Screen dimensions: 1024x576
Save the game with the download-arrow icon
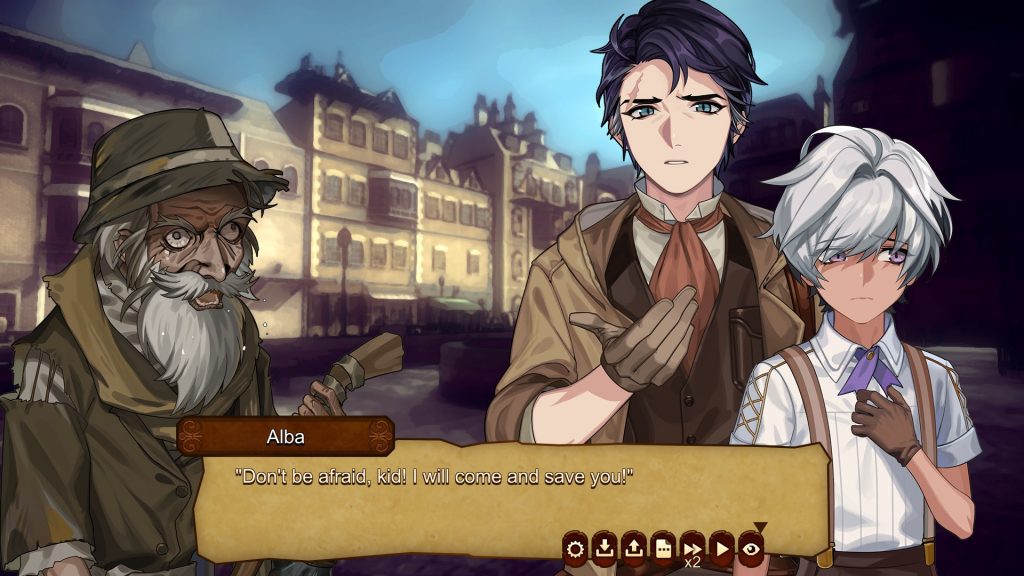pos(604,547)
